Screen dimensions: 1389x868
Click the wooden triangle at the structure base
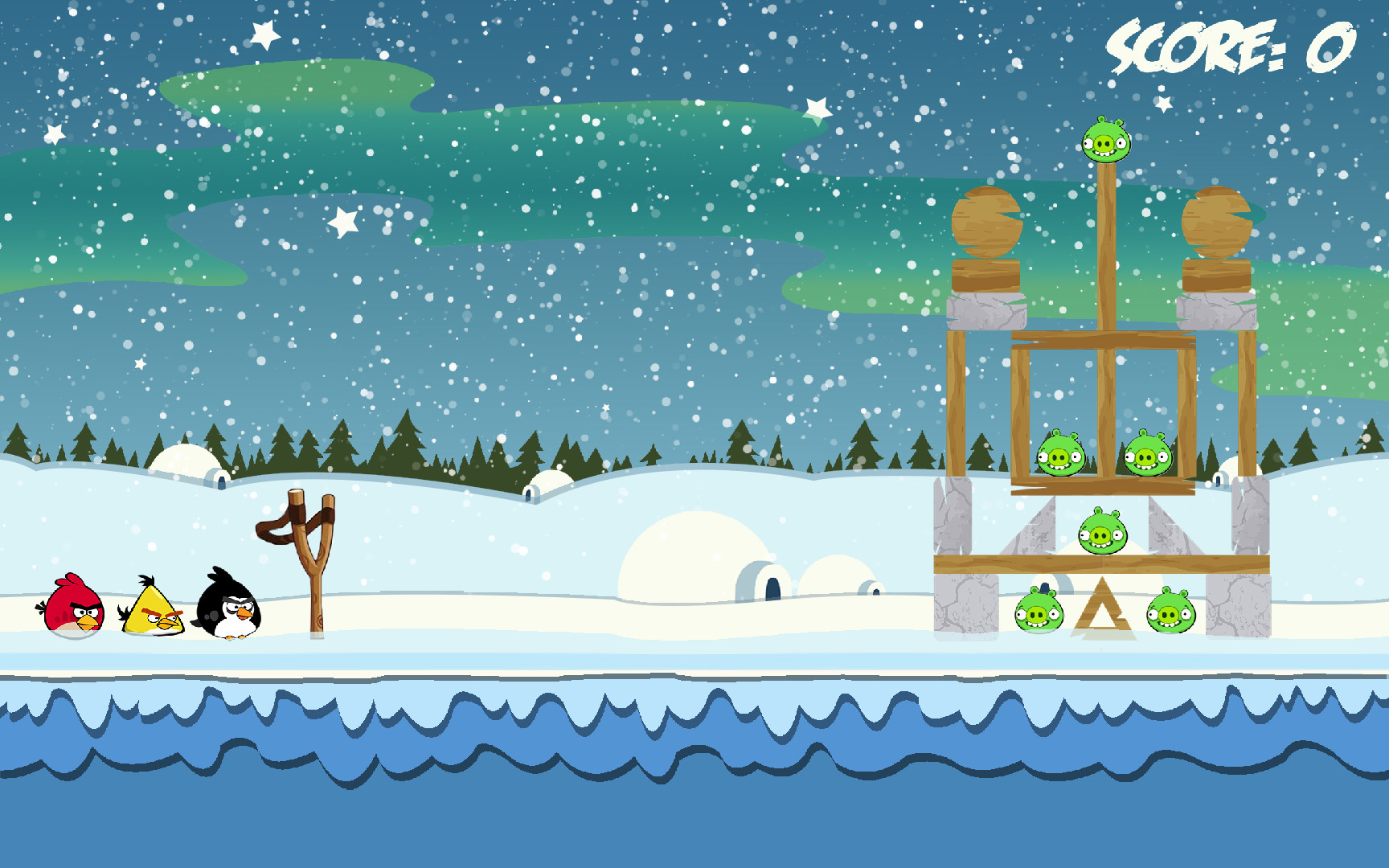coord(1103,615)
